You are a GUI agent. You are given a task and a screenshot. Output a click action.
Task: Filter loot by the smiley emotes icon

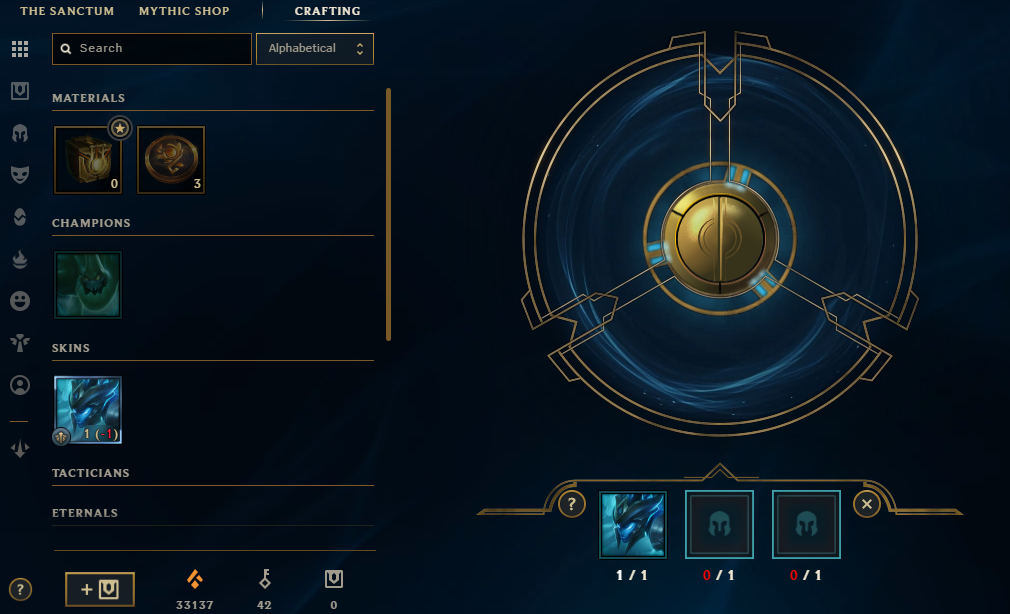pyautogui.click(x=19, y=300)
